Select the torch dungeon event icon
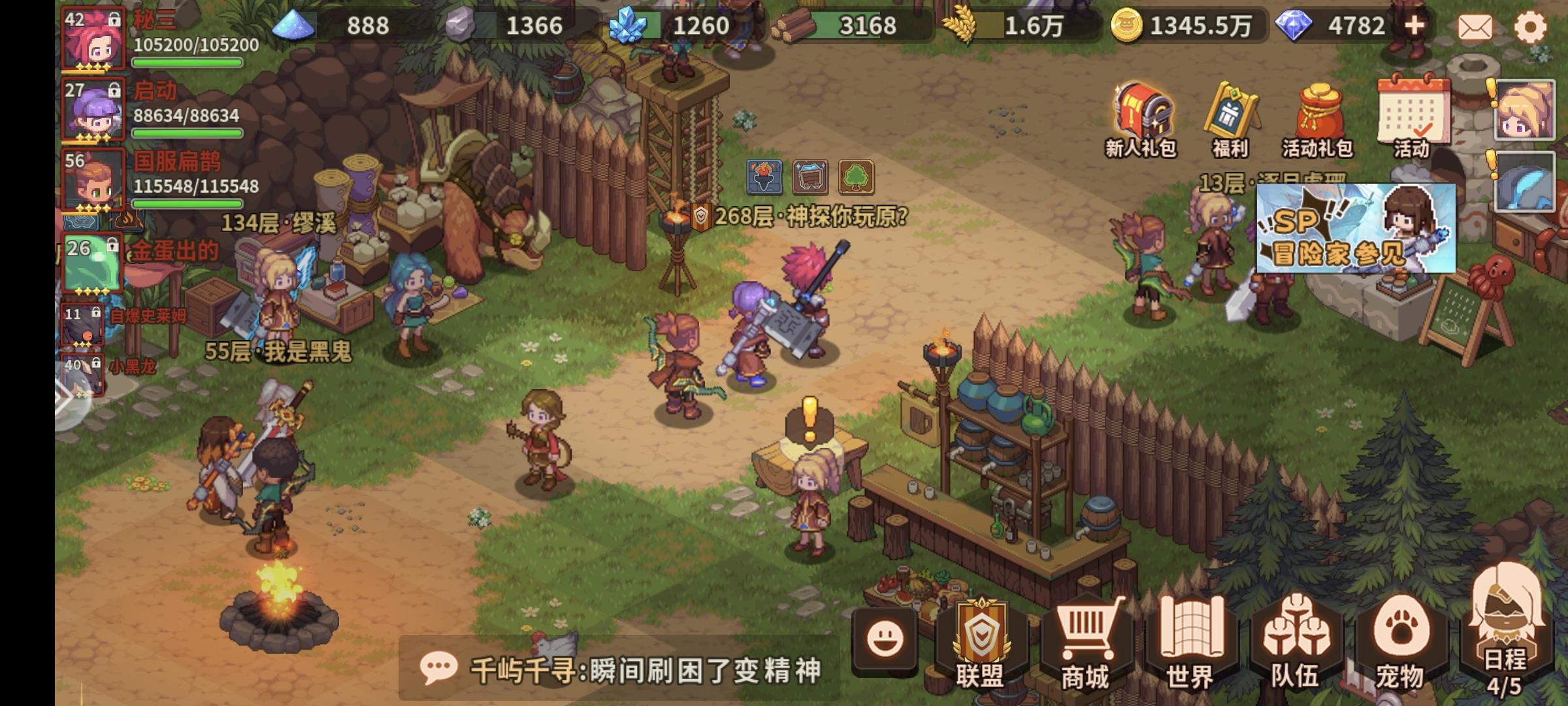 pyautogui.click(x=764, y=175)
